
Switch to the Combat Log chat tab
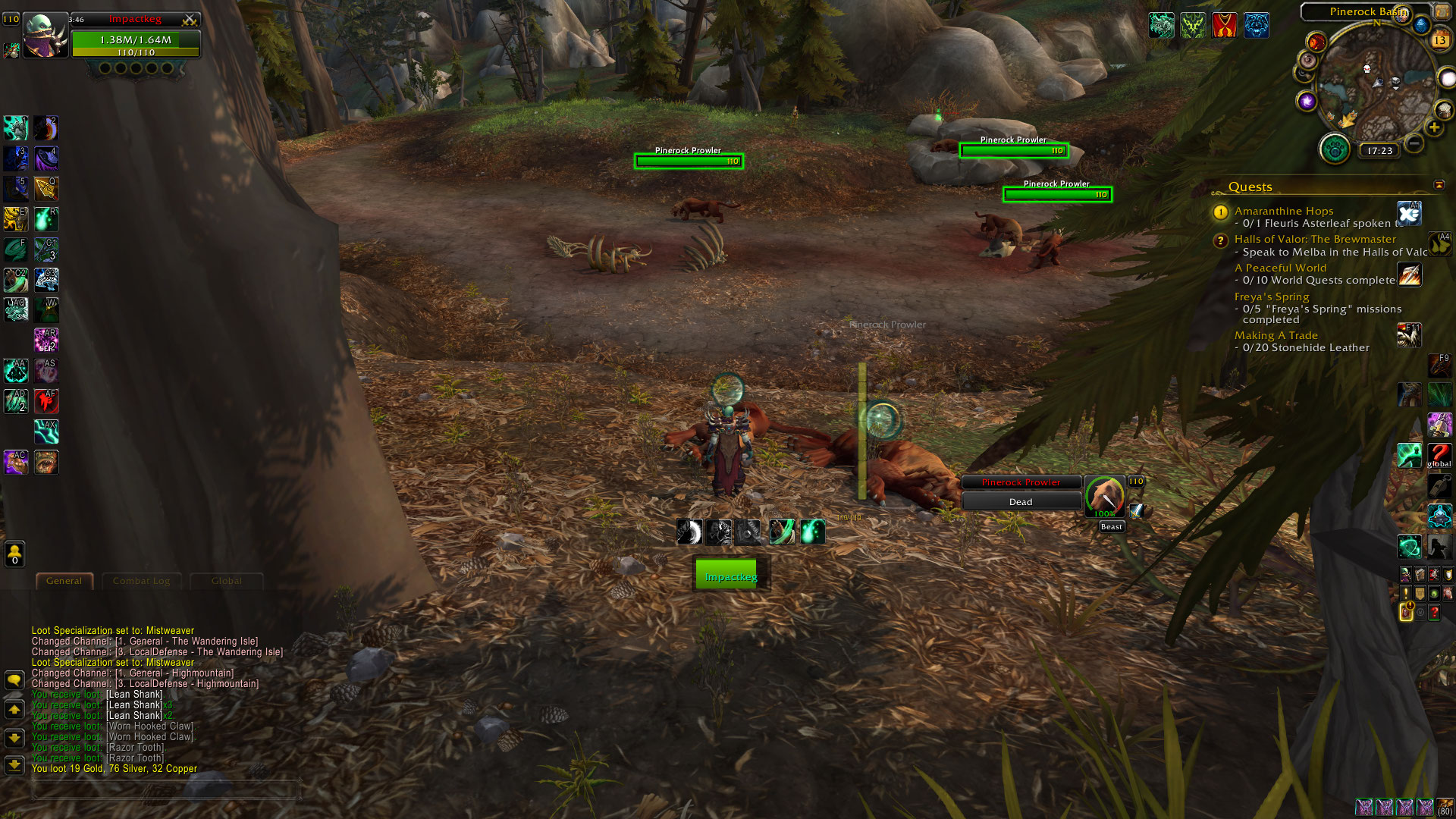click(x=141, y=581)
